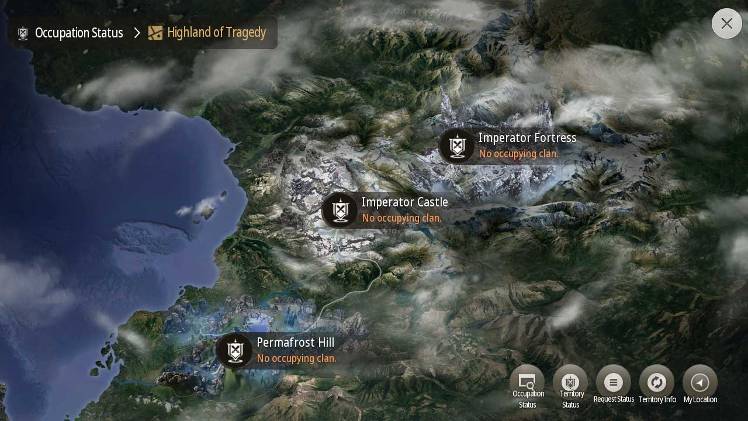Select the Imperator Fortress map marker
This screenshot has width=748, height=421.
pos(458,146)
